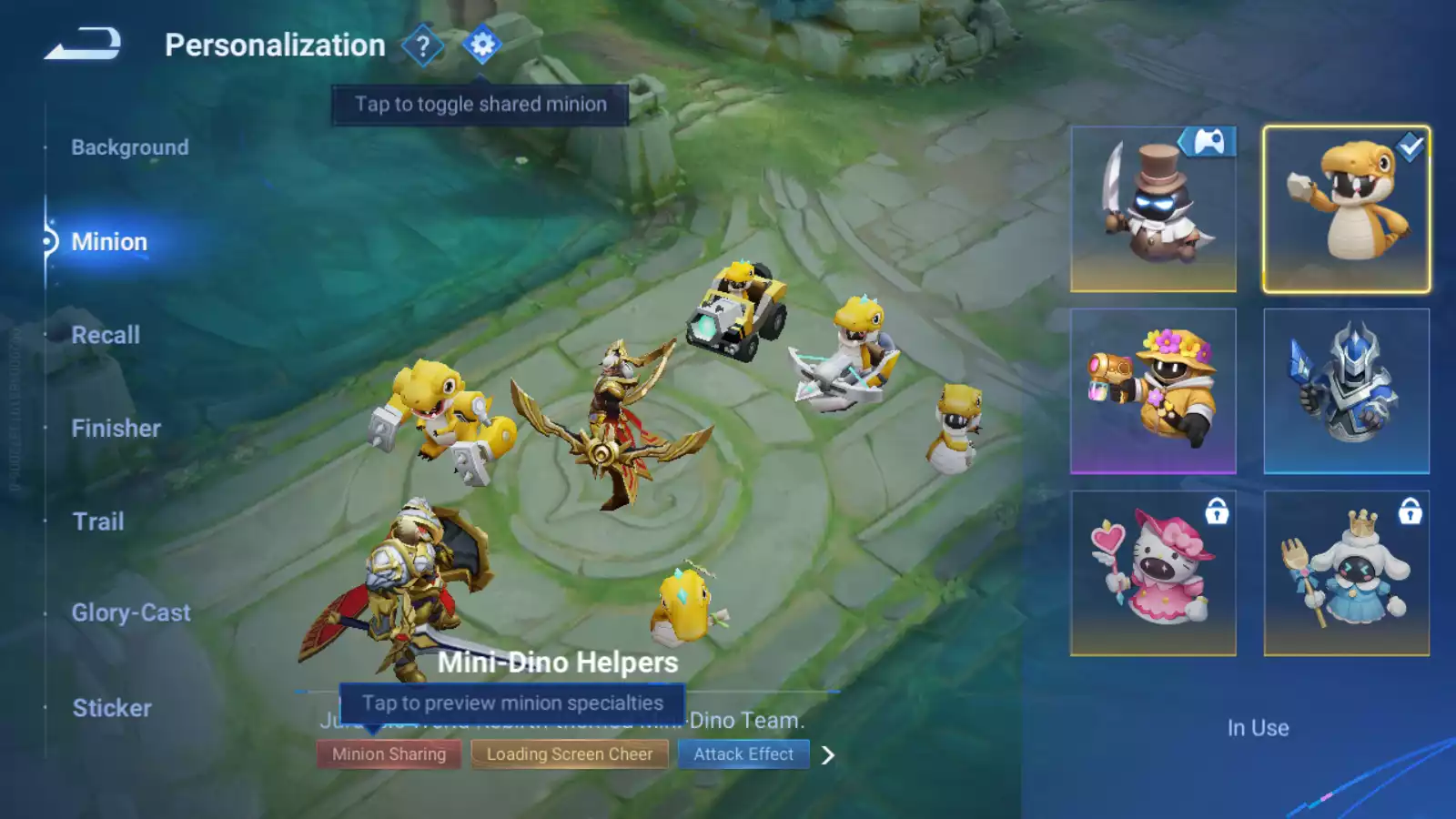1456x819 pixels.
Task: Select the Minion tab
Action: coord(109,242)
